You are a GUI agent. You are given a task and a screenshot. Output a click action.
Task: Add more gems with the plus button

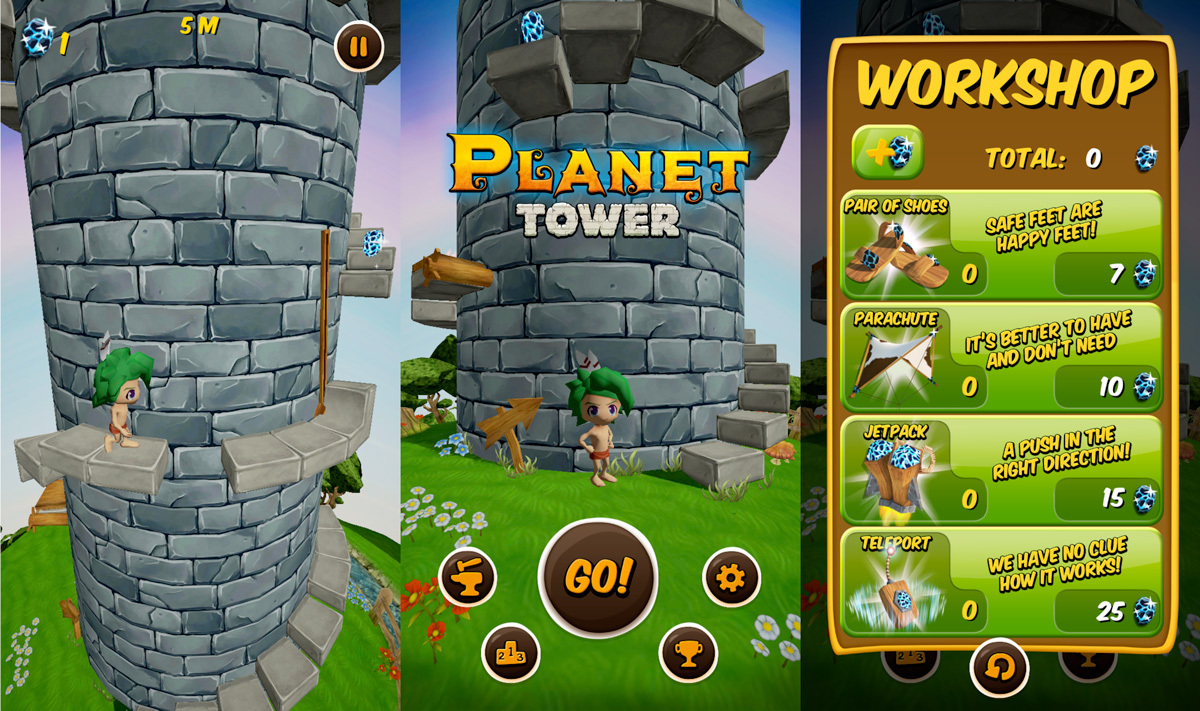887,153
